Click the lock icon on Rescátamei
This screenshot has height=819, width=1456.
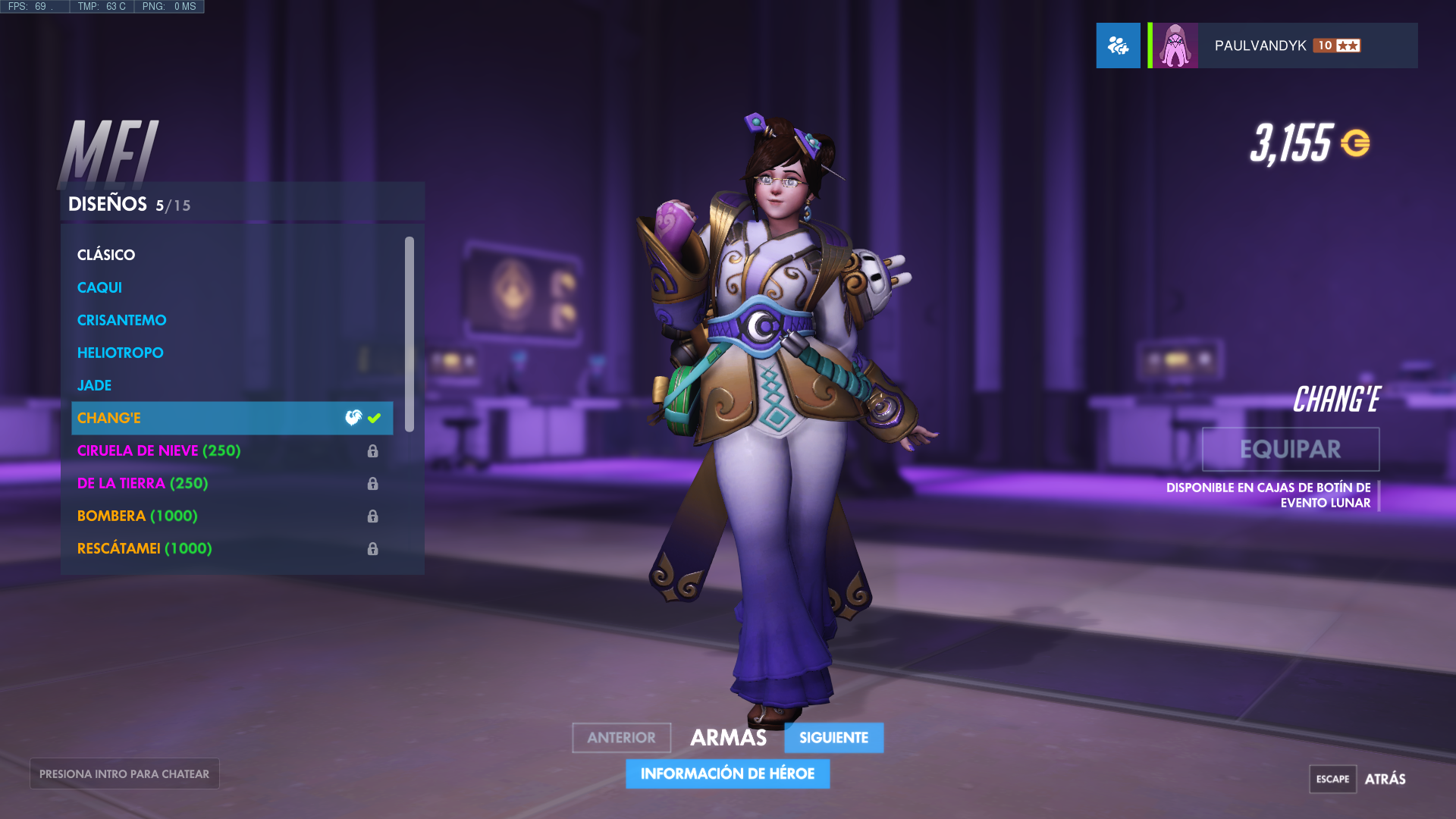pyautogui.click(x=372, y=548)
